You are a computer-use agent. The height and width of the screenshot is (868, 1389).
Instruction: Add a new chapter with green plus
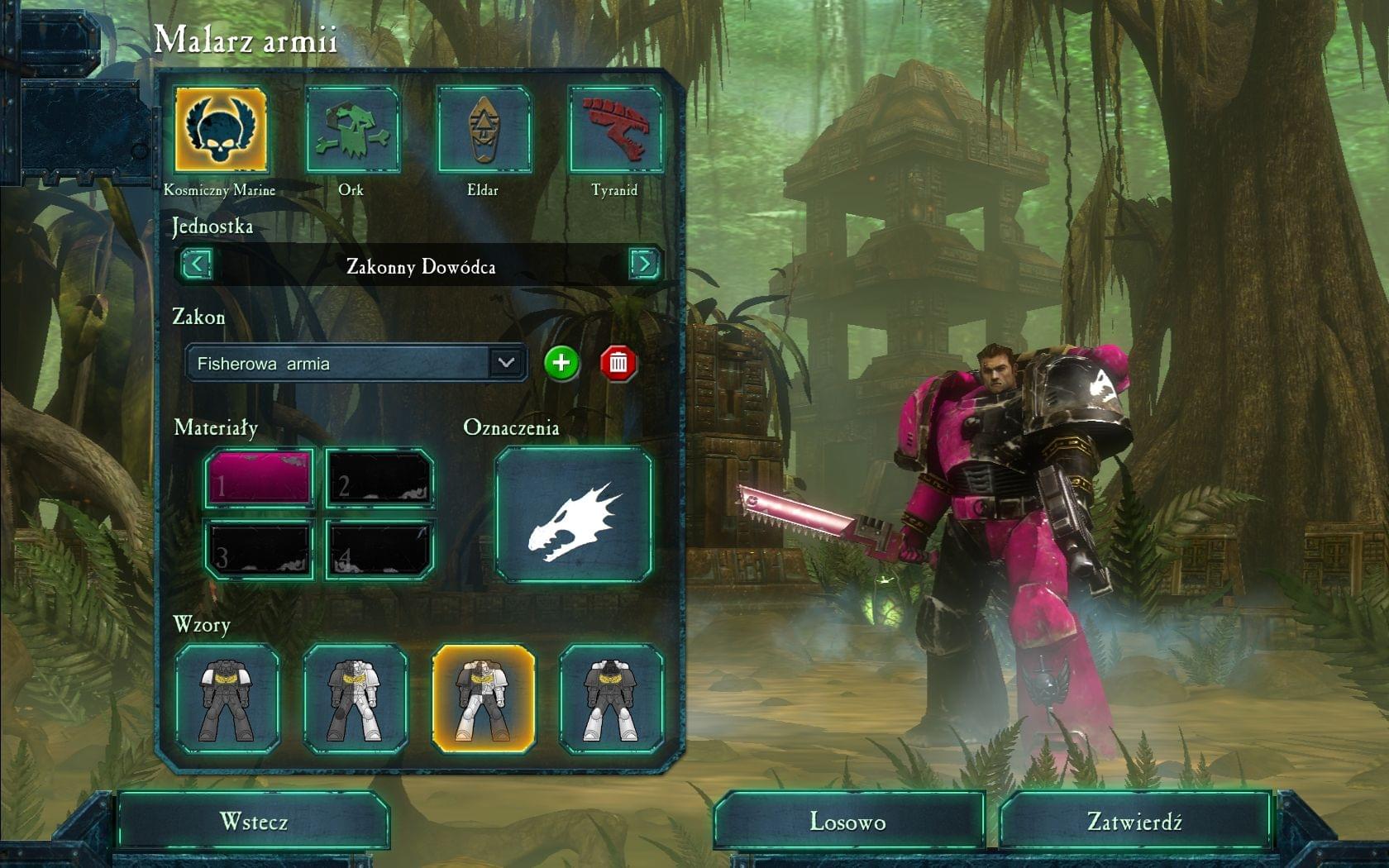[561, 363]
